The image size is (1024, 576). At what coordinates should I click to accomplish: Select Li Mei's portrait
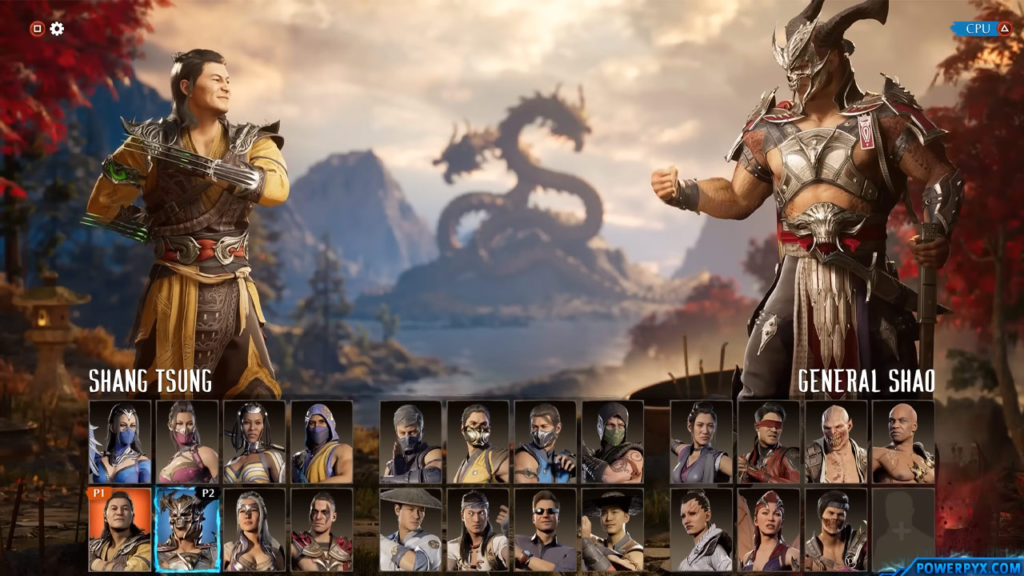[701, 442]
